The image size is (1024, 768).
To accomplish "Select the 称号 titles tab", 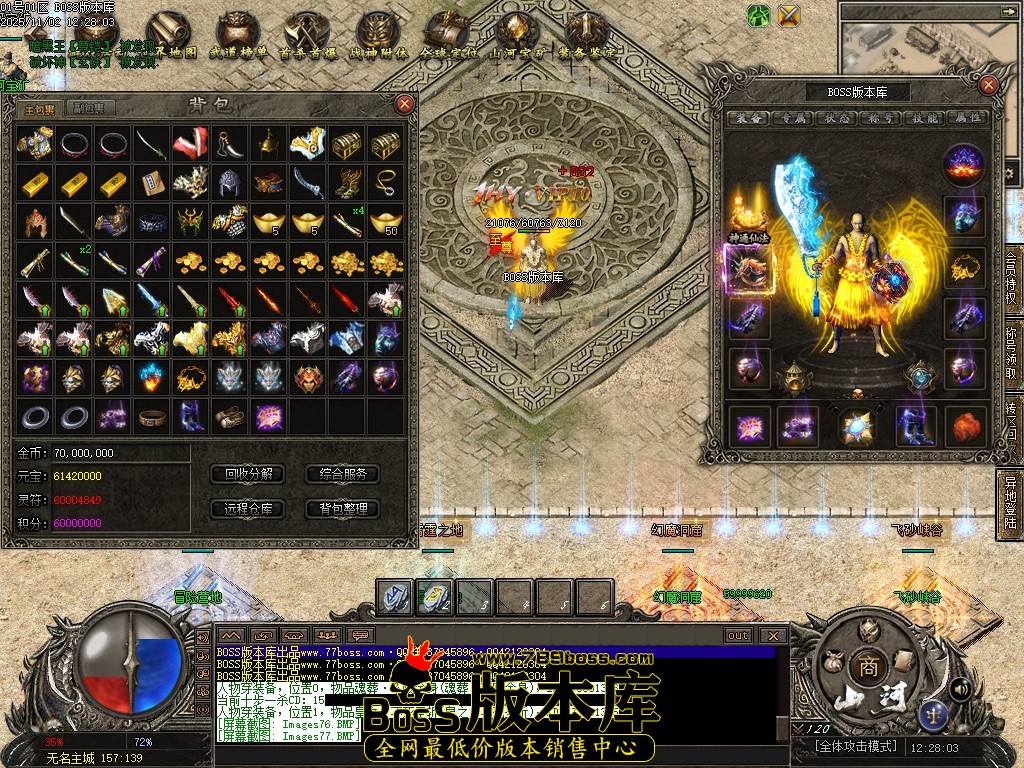I will (880, 118).
